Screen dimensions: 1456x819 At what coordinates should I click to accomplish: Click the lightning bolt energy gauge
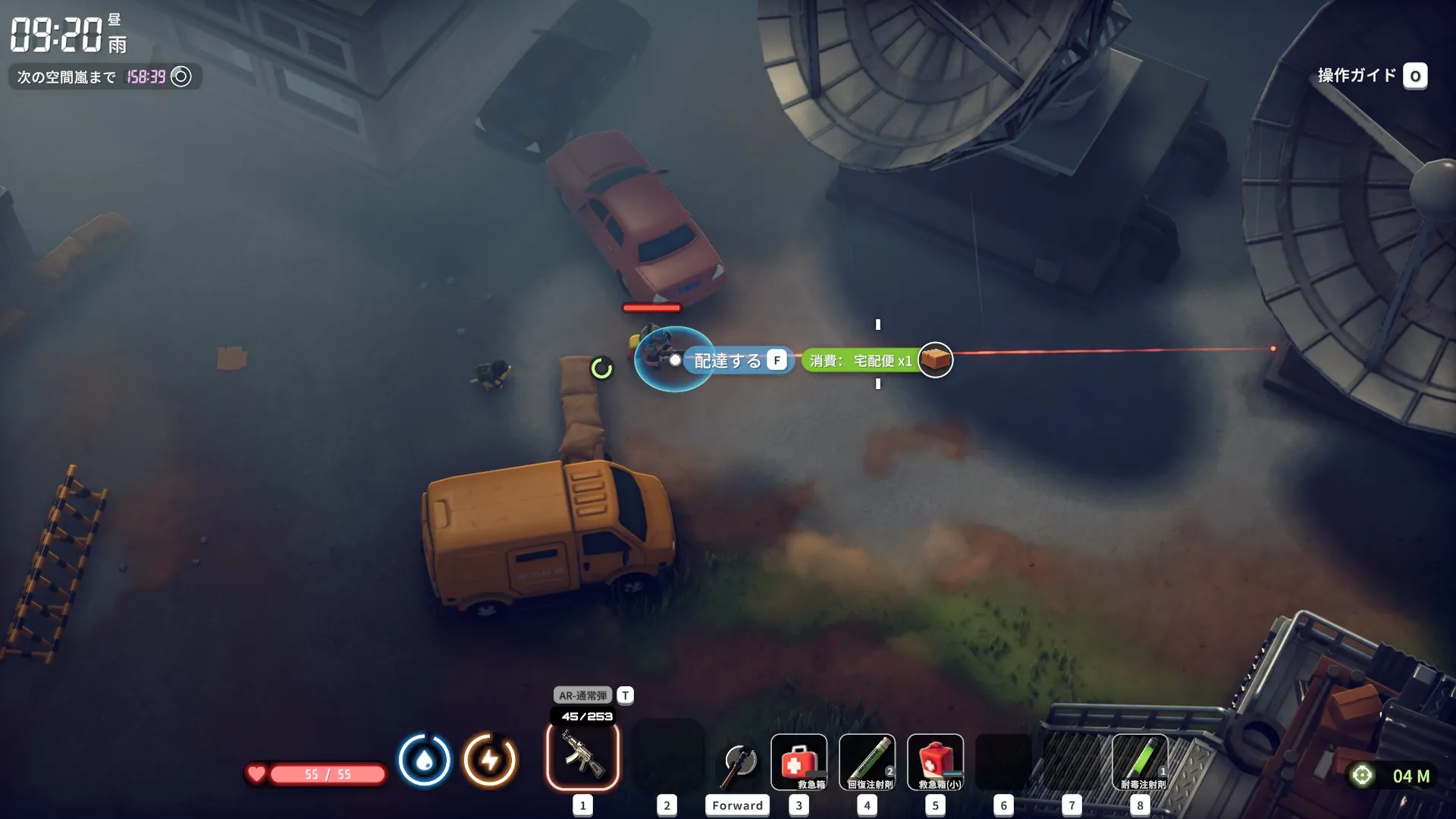tap(490, 760)
